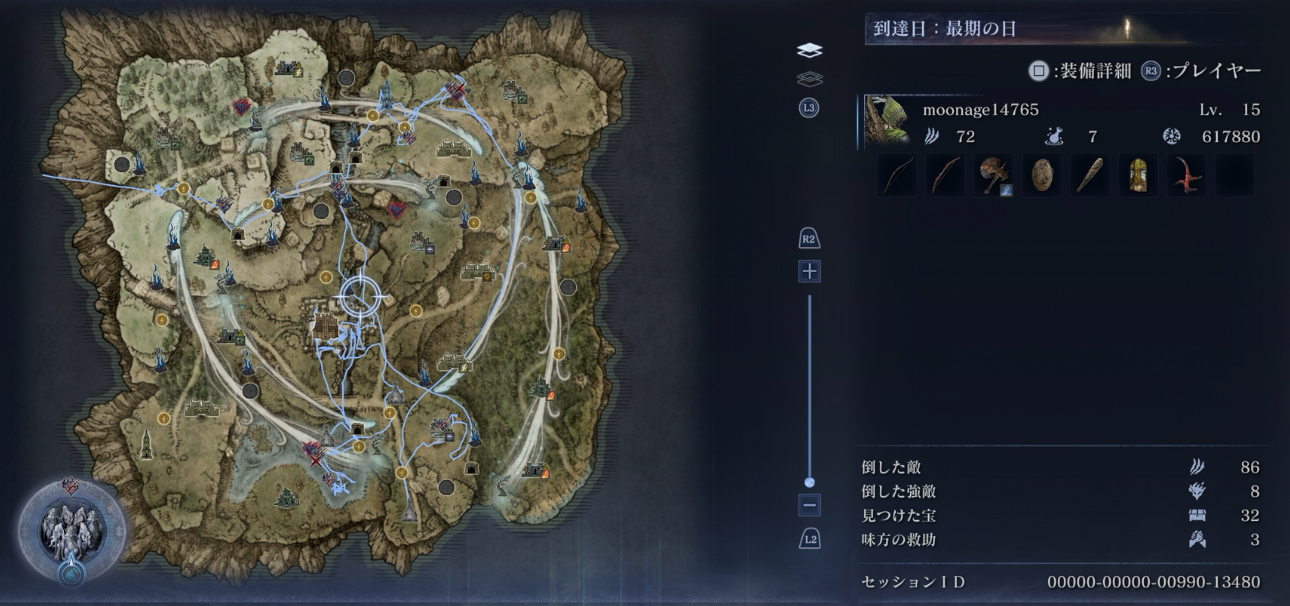
Task: Click the Nightlord boss emblem in the corner
Action: 72,530
